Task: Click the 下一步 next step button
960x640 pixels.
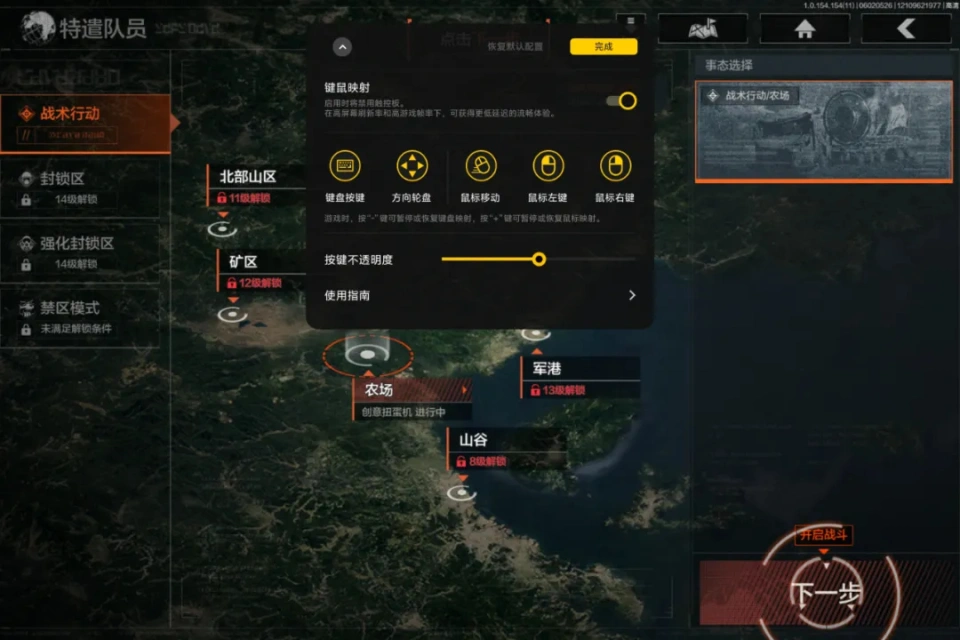Action: (826, 594)
